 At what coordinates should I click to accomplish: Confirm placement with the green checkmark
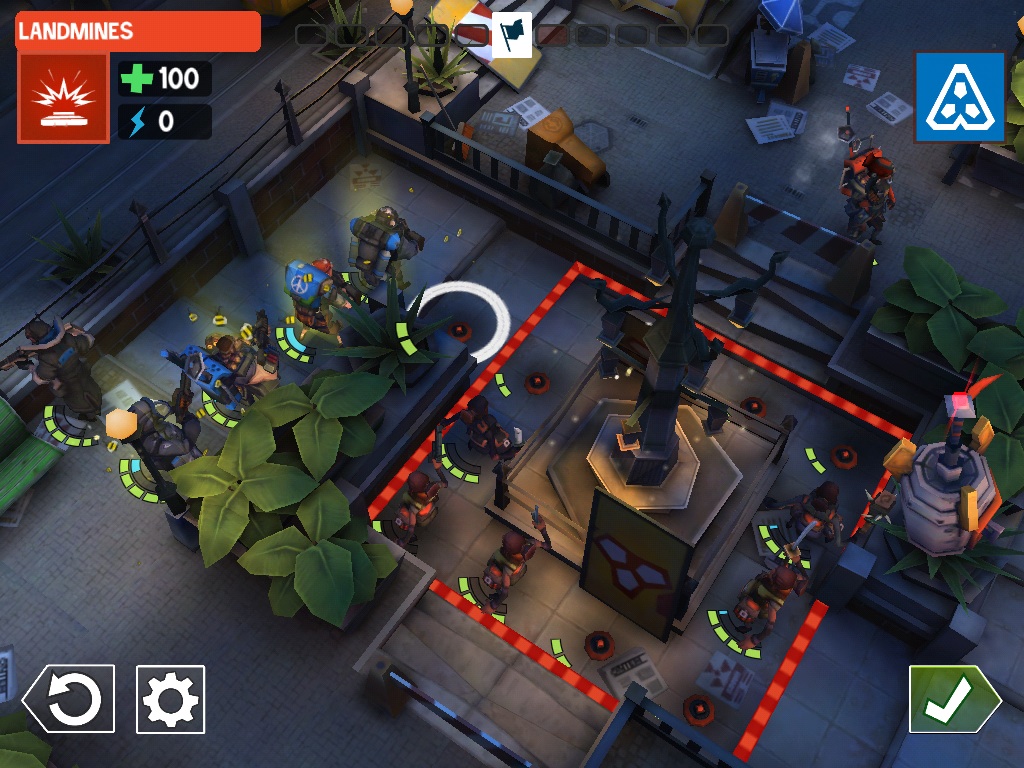[952, 699]
